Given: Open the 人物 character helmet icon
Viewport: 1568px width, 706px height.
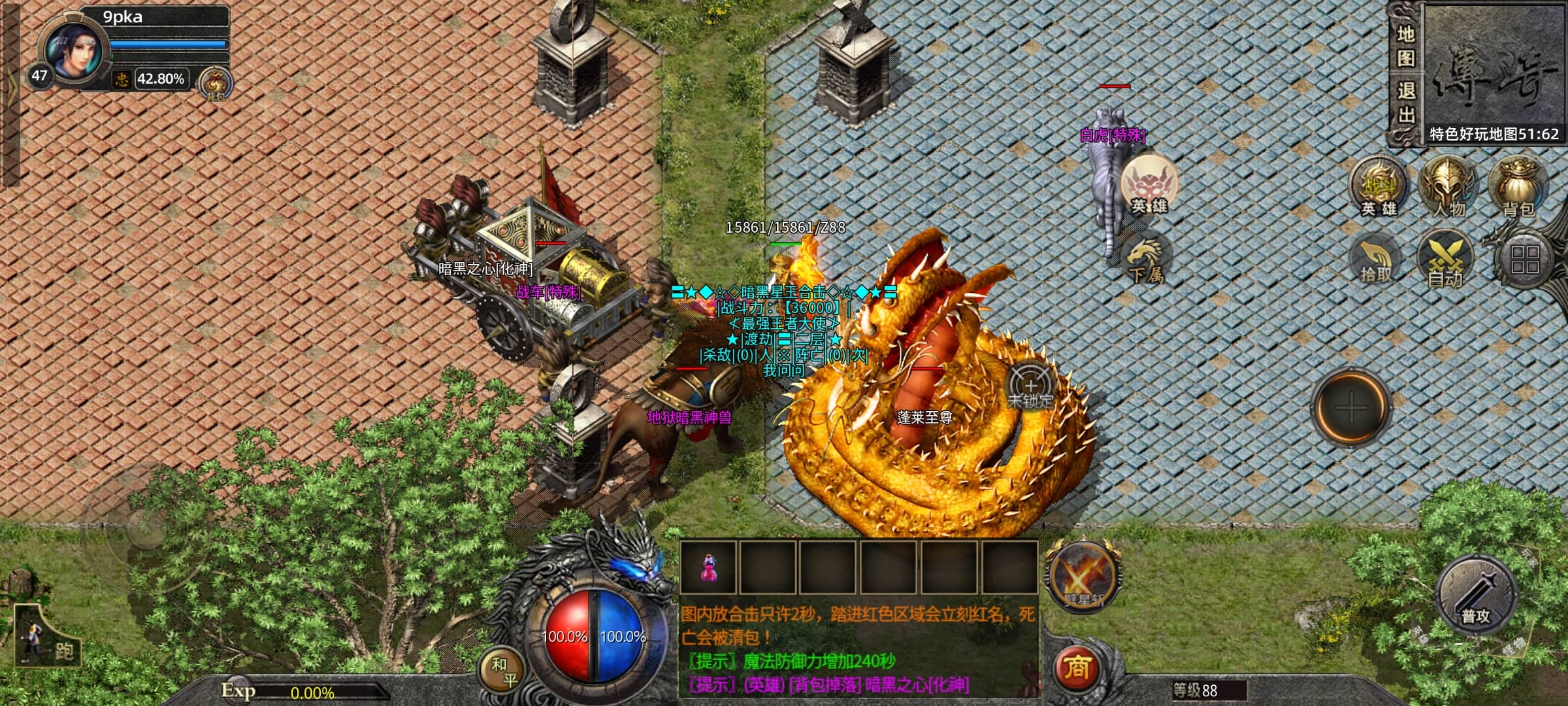Looking at the screenshot, I should tap(1448, 188).
